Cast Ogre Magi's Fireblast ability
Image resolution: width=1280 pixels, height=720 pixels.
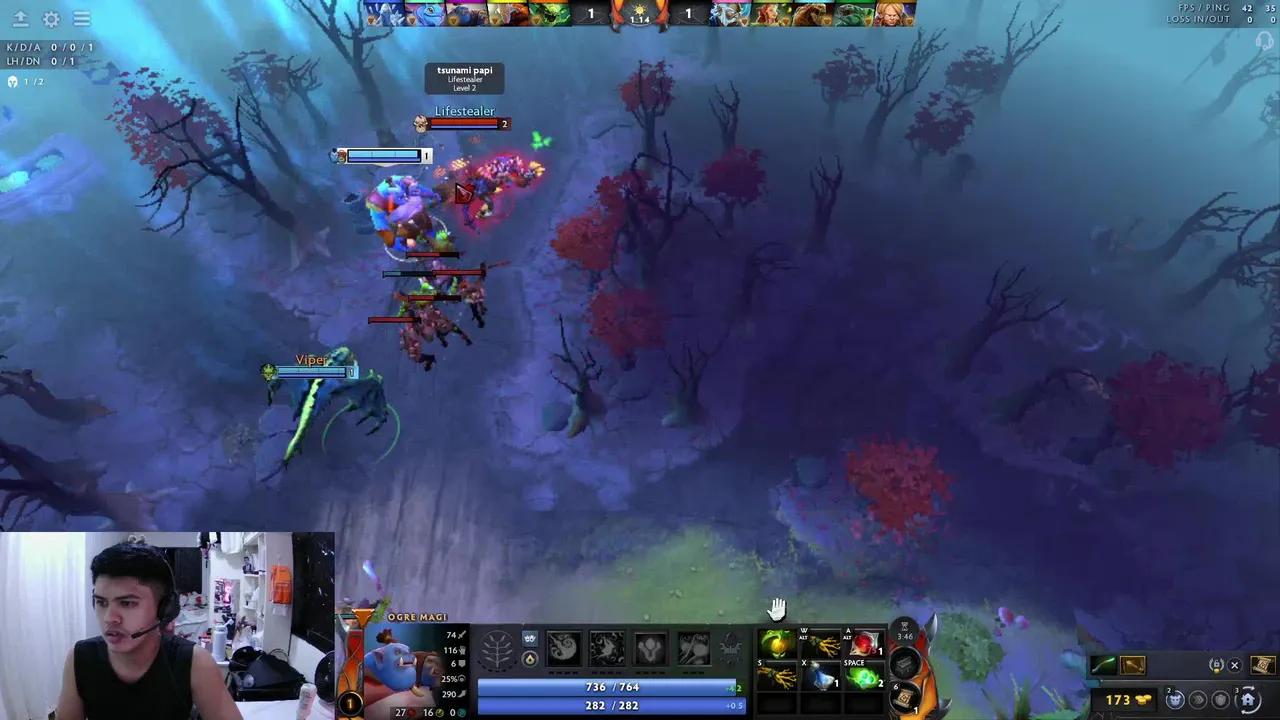pos(564,650)
